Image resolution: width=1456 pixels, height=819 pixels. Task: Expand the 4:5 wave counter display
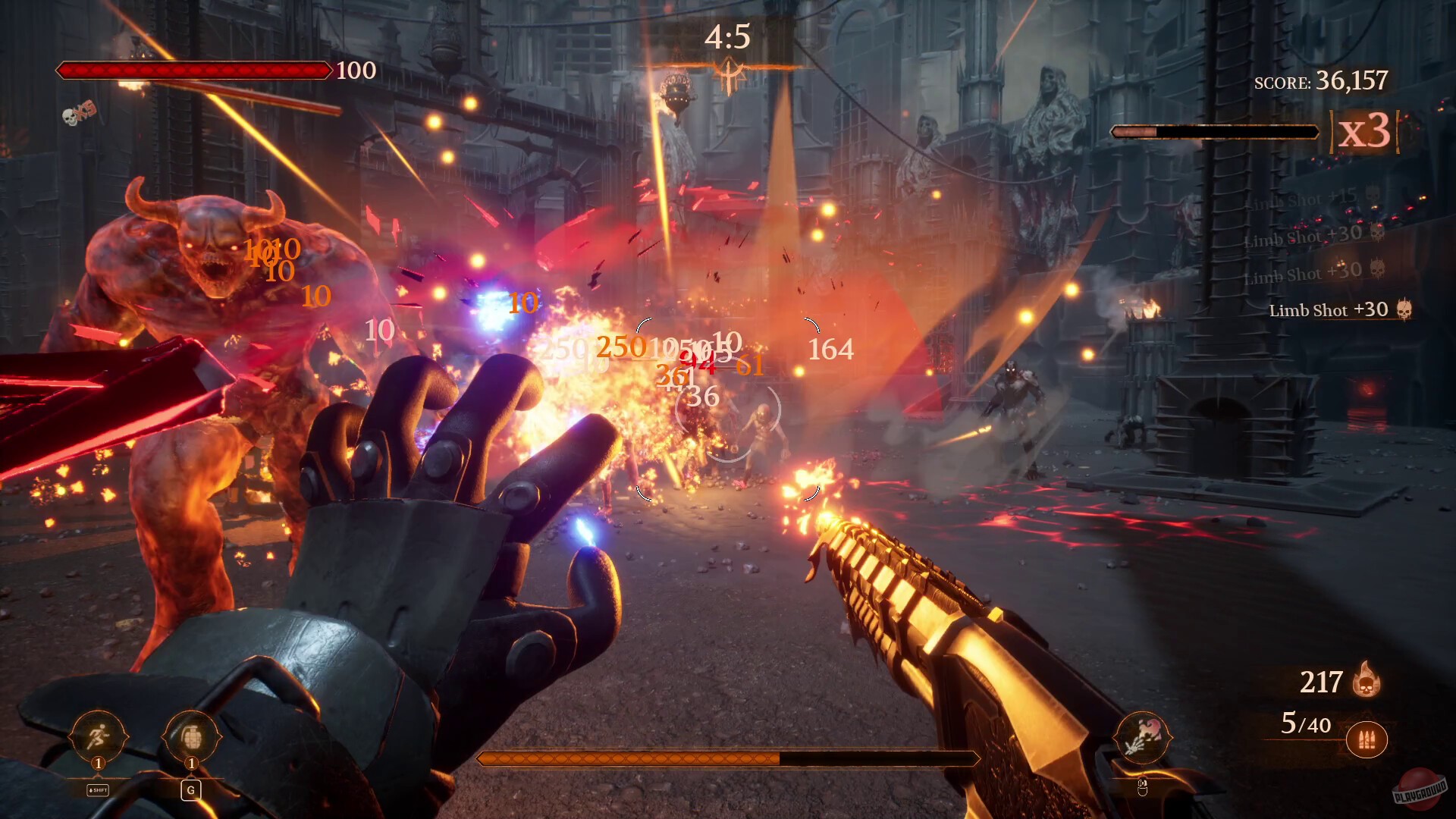(727, 34)
